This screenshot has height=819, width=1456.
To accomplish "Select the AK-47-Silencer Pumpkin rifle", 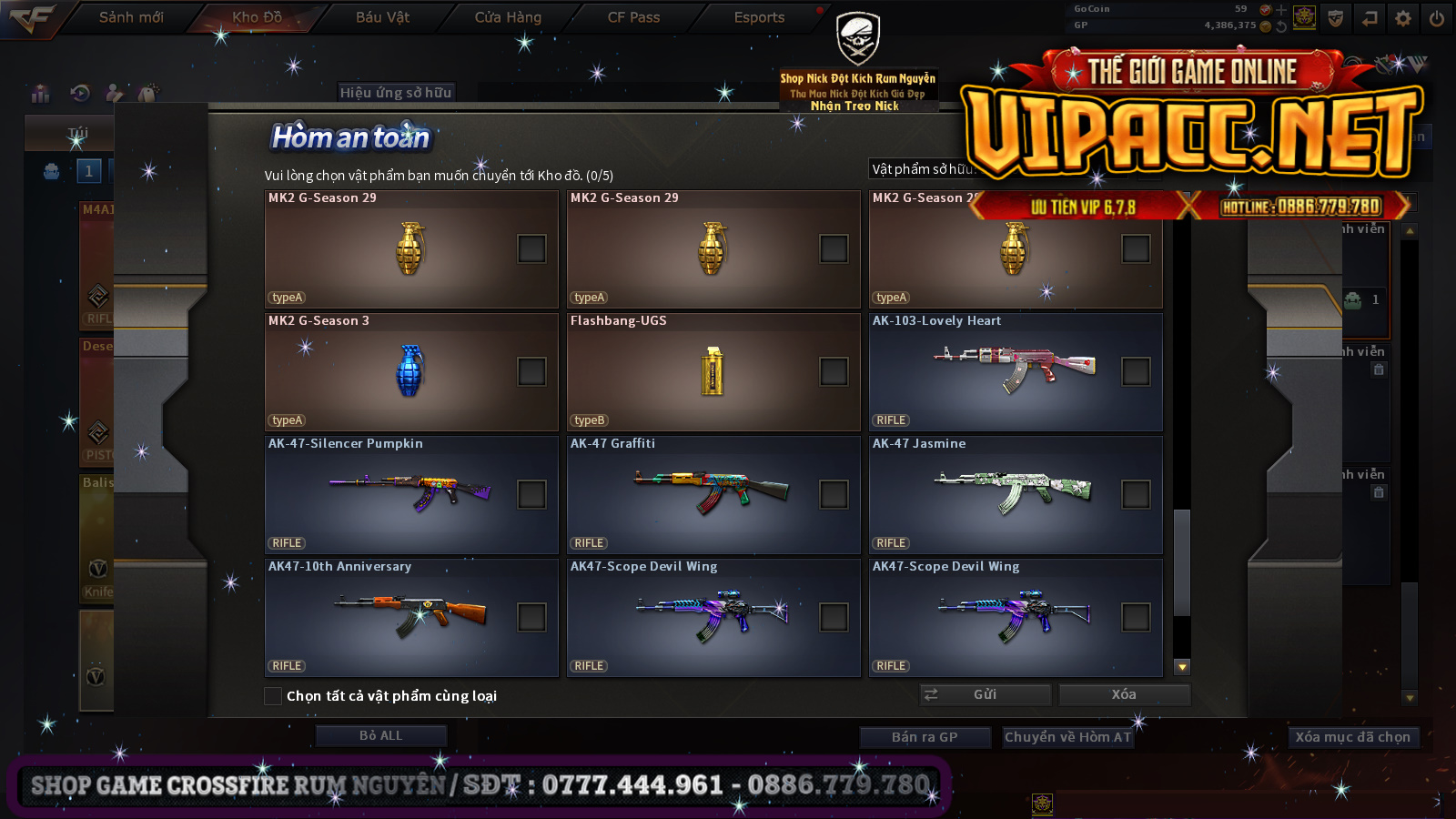I will point(531,494).
